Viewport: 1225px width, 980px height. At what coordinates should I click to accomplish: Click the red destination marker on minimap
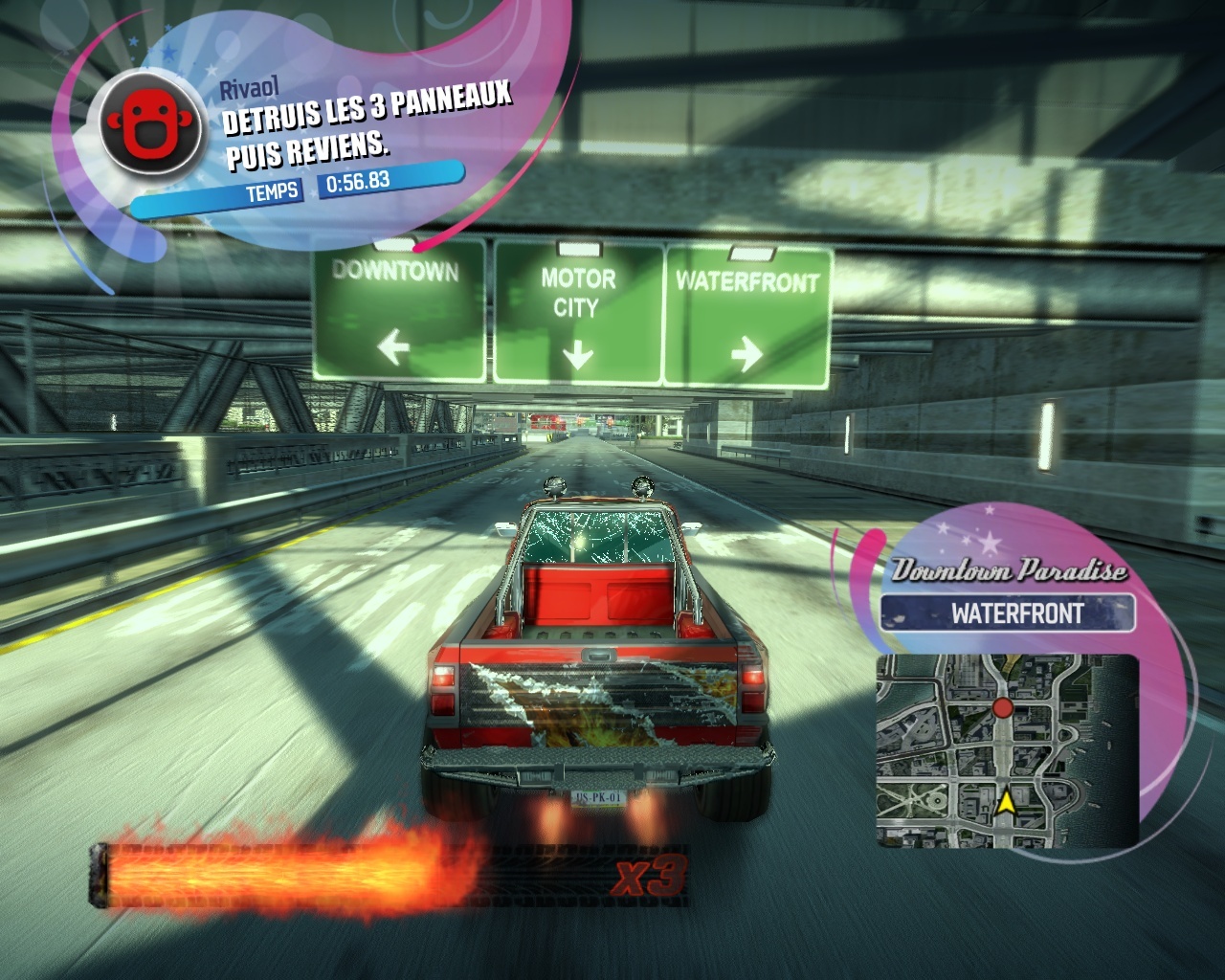point(1002,708)
